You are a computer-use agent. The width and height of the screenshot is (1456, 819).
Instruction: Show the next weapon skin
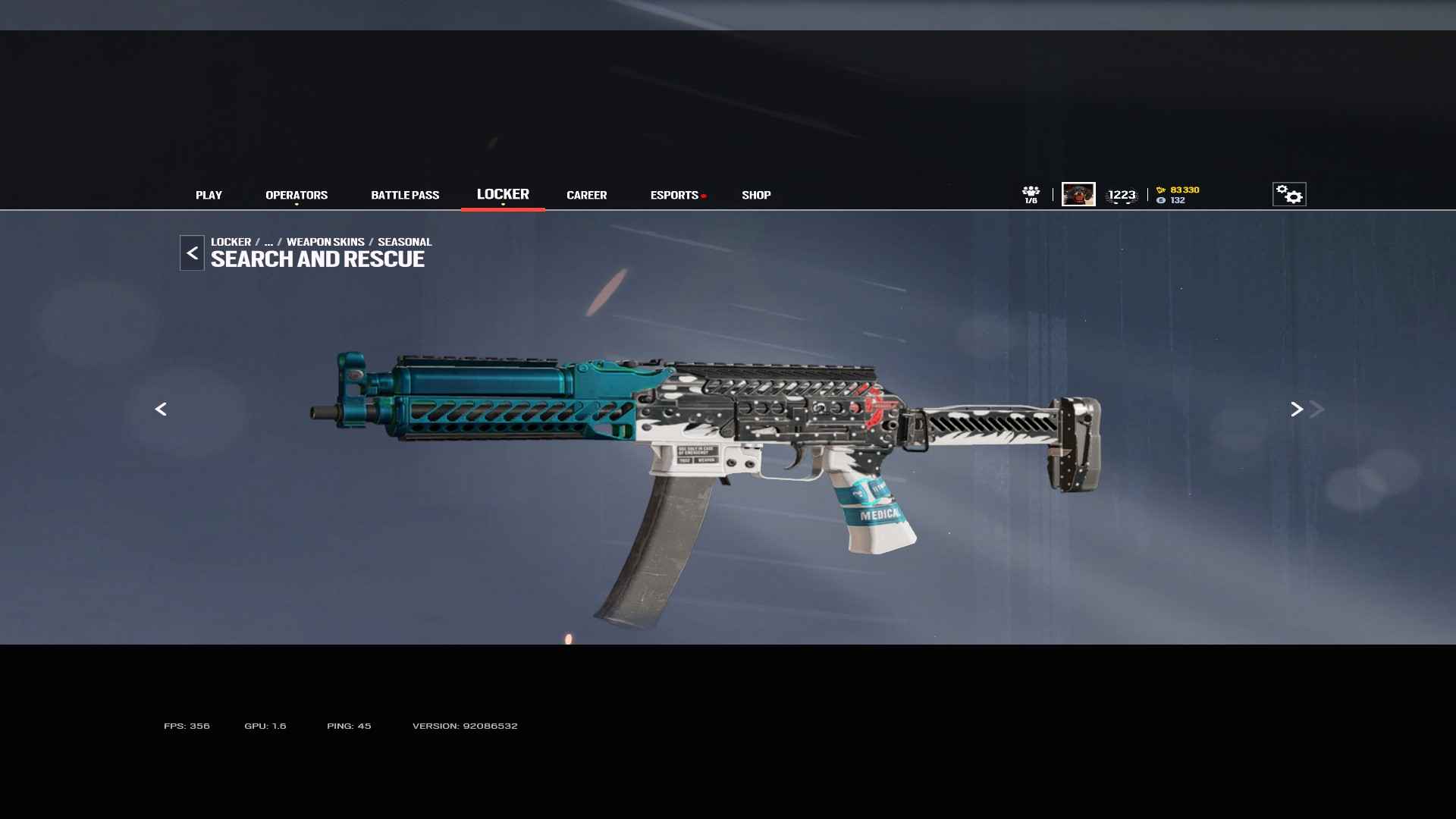click(x=1297, y=409)
